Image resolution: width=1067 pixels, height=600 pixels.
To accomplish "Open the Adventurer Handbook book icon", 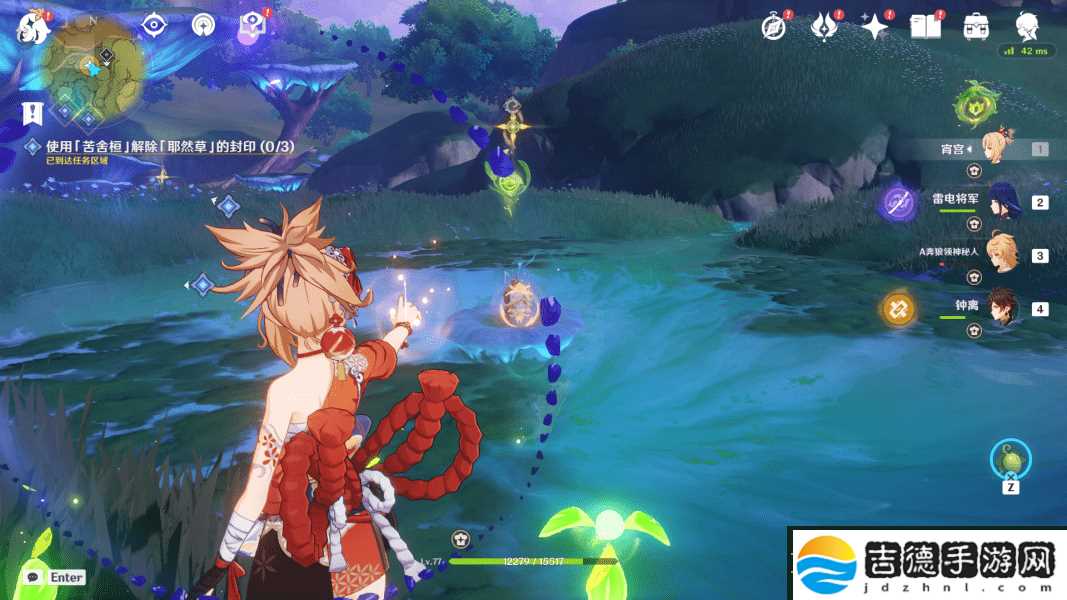I will pos(925,27).
